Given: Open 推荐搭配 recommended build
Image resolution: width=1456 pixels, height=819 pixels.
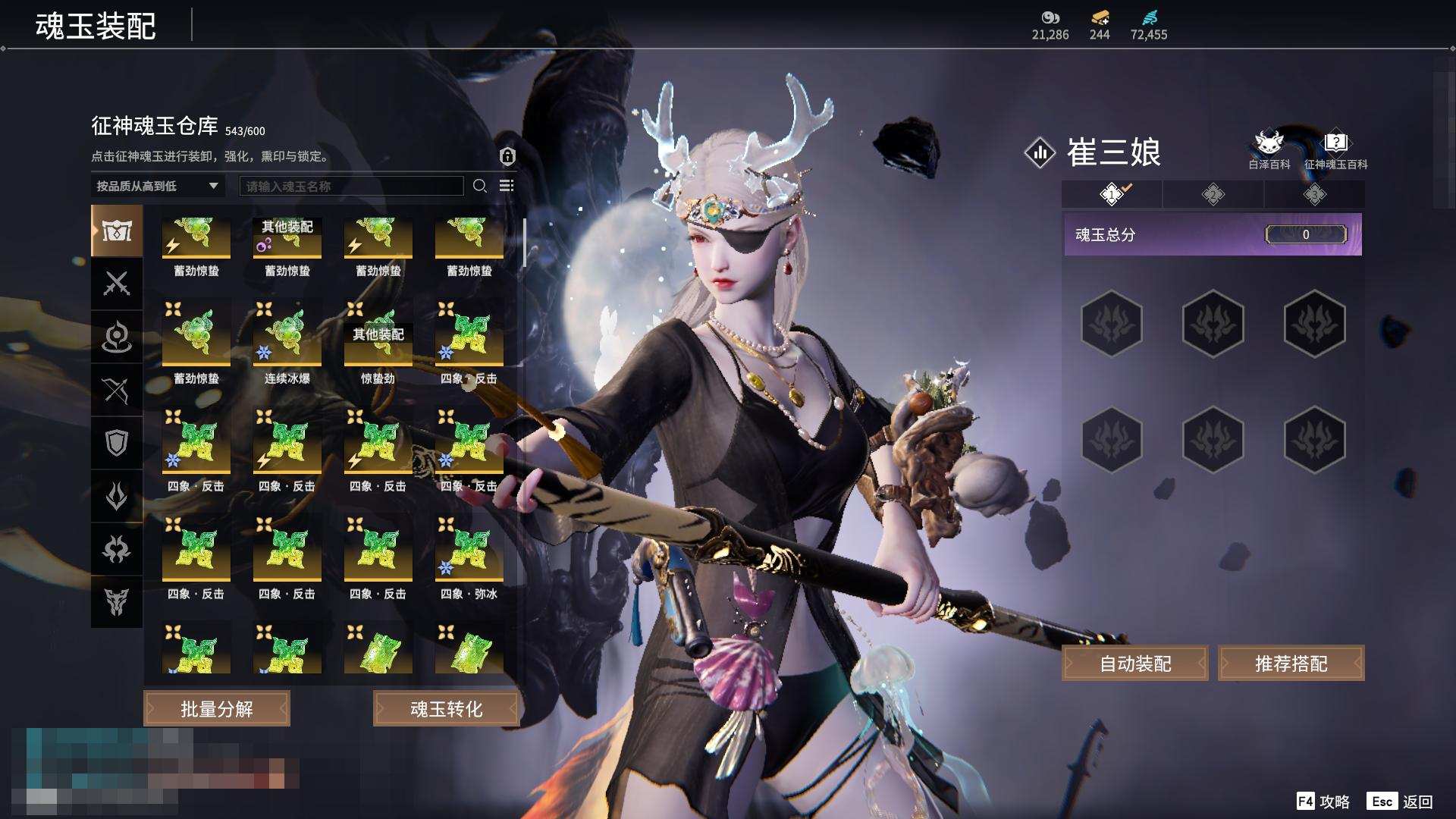Looking at the screenshot, I should (1291, 664).
